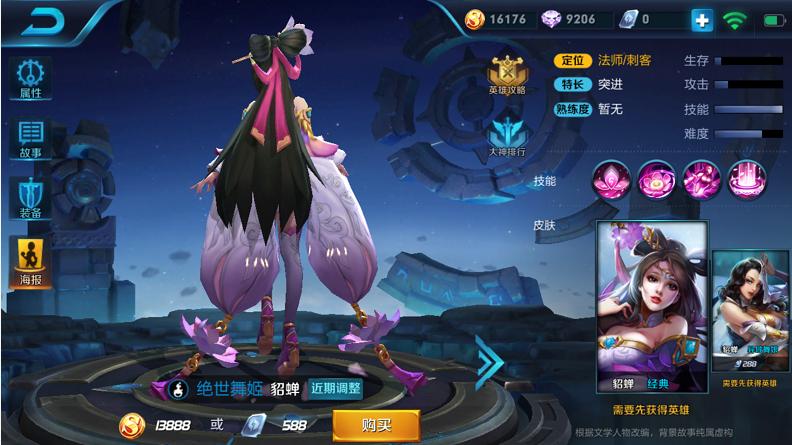Open the 属性 attributes tab

tap(31, 78)
